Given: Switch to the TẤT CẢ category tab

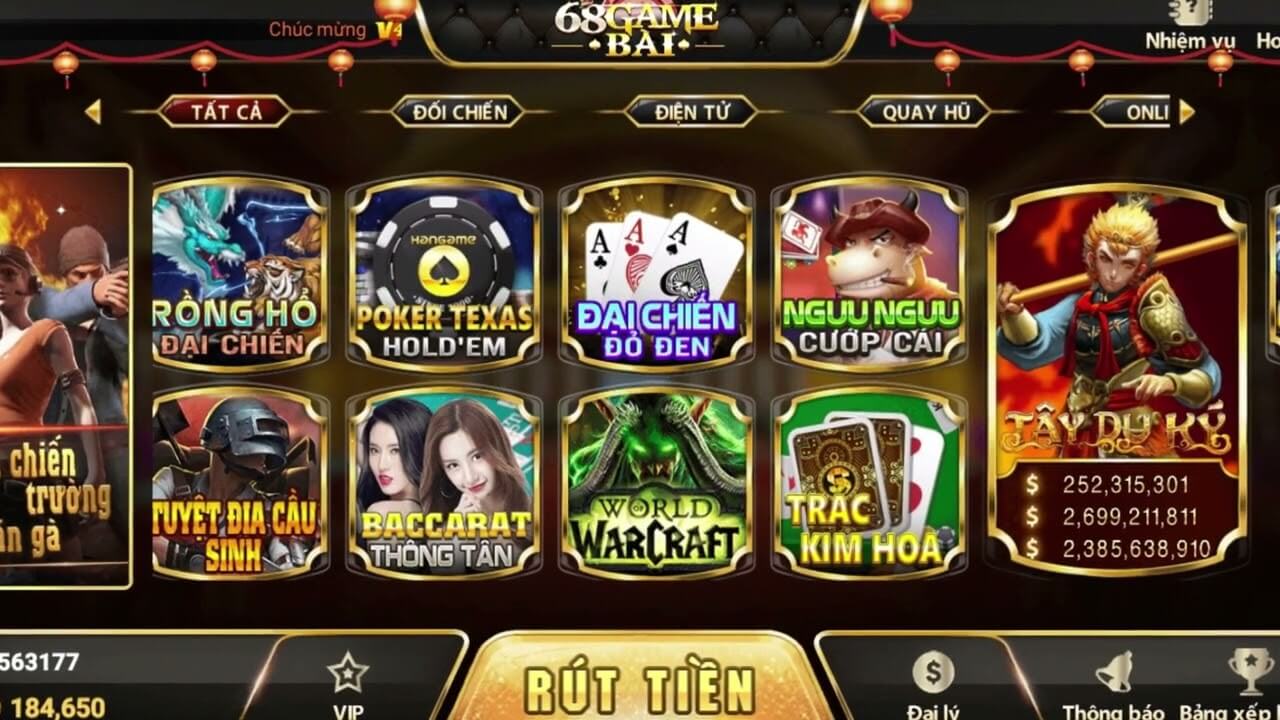Looking at the screenshot, I should [225, 112].
